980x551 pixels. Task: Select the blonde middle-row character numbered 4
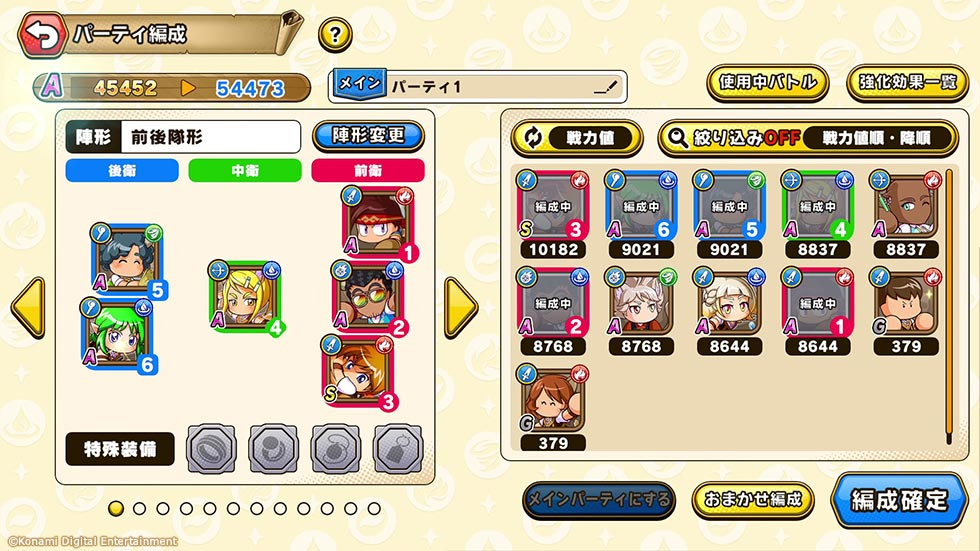(244, 296)
